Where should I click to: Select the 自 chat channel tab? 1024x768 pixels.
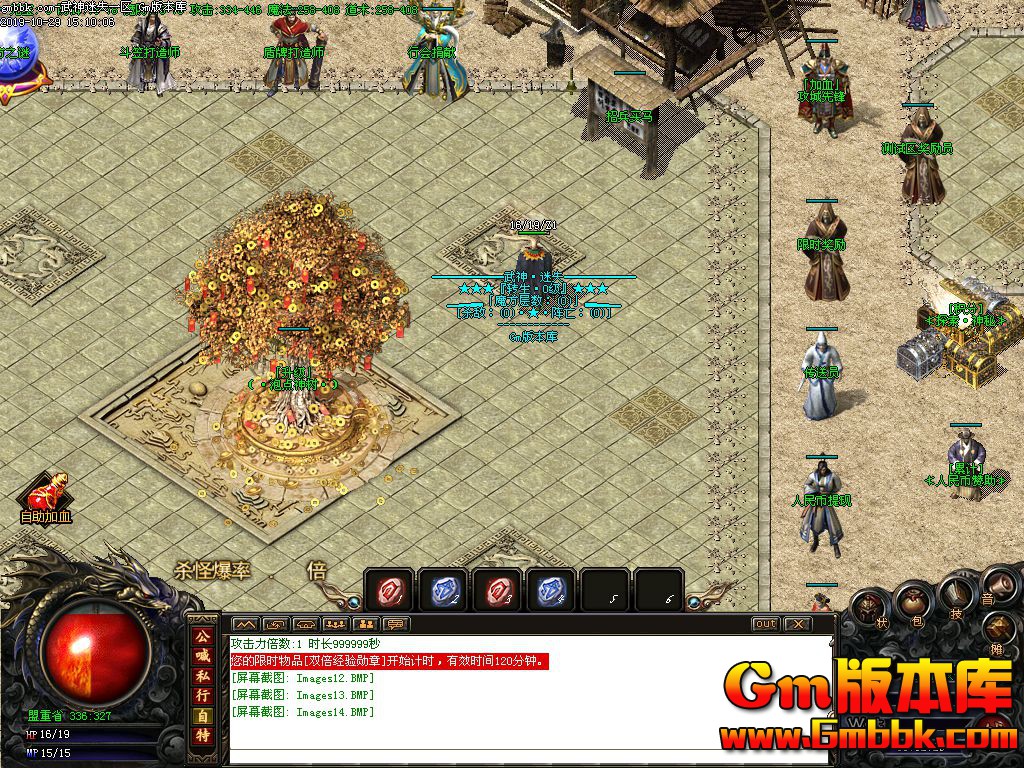[203, 716]
